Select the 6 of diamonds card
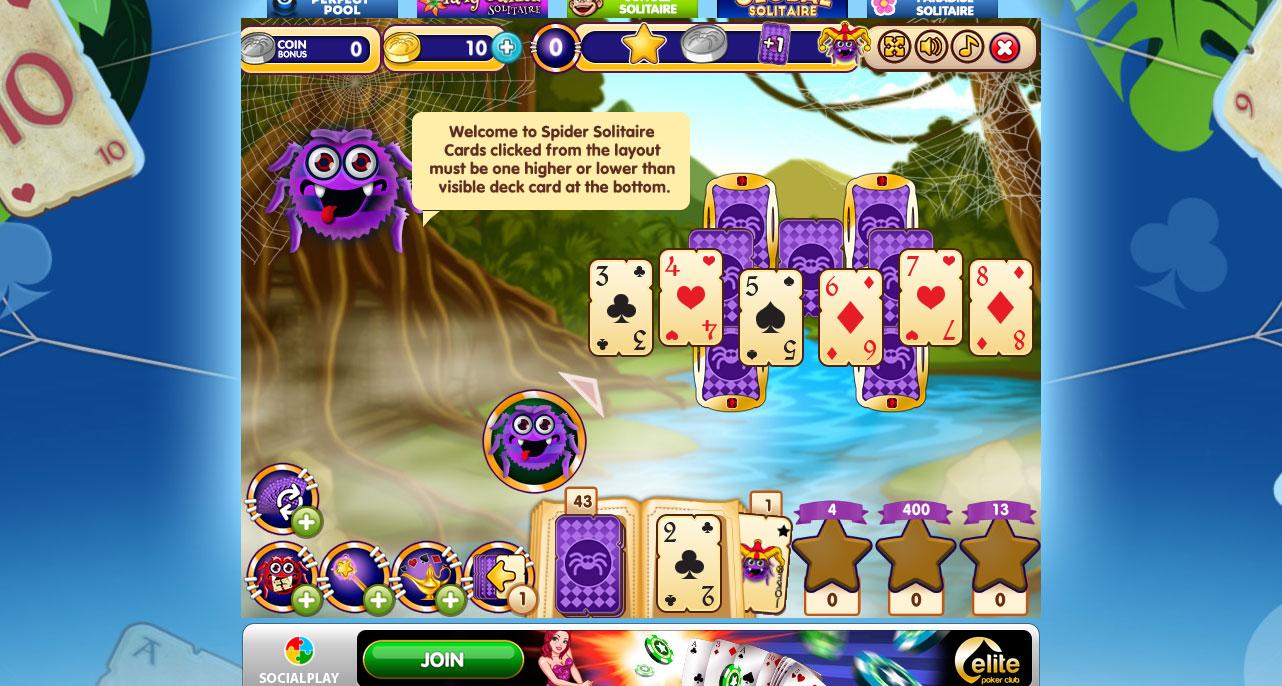The width and height of the screenshot is (1282, 686). 850,317
